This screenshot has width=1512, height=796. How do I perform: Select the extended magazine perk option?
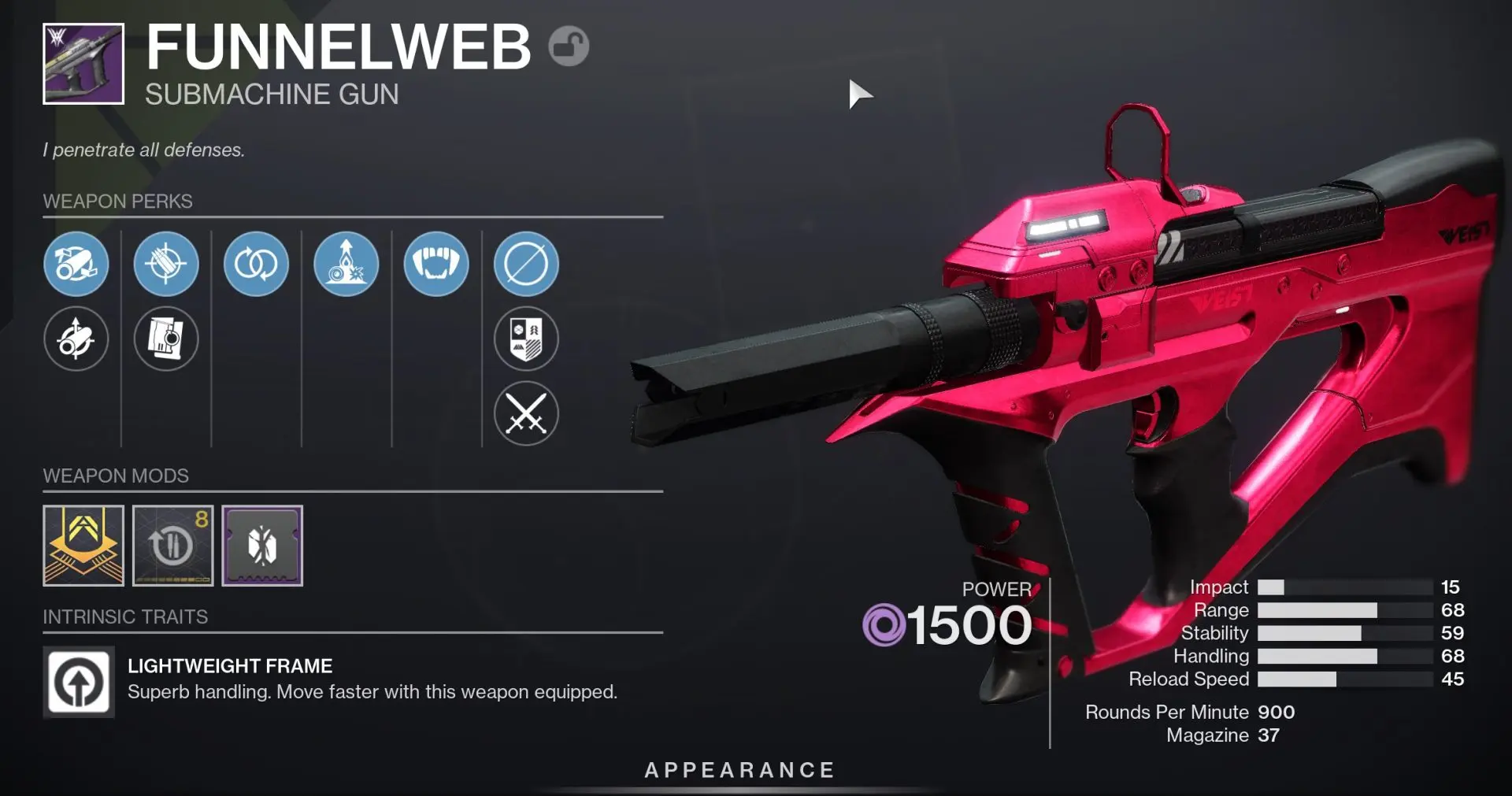(x=166, y=339)
